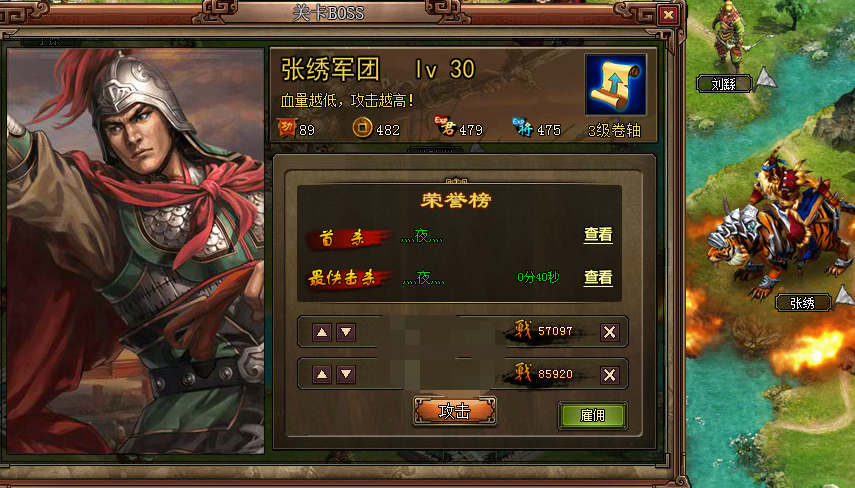855x488 pixels.
Task: View the 首杀 record via 查看
Action: pos(598,235)
